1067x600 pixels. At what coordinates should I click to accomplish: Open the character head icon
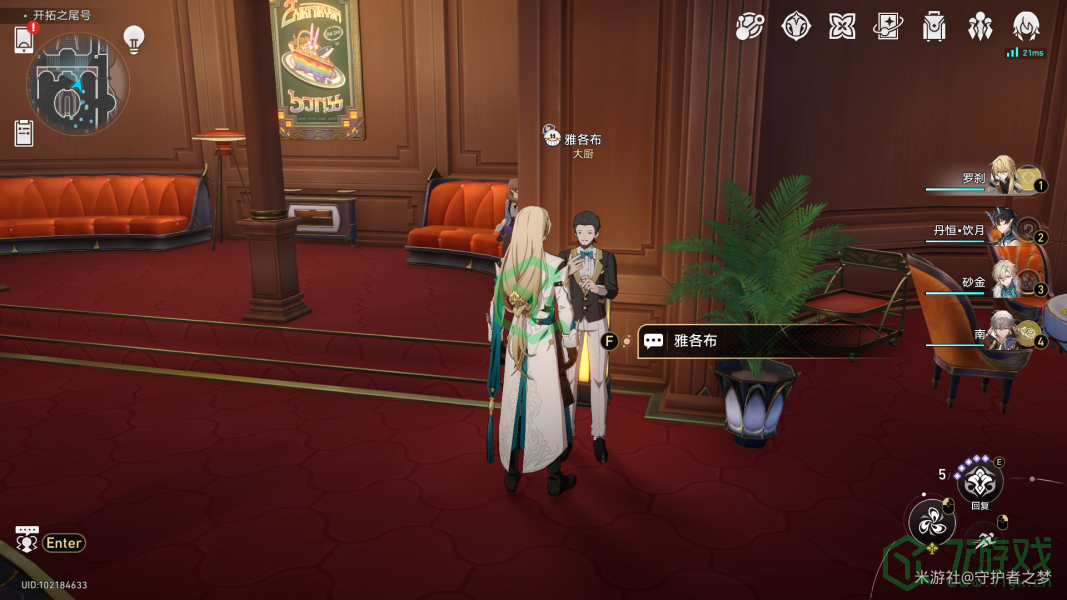click(1026, 27)
